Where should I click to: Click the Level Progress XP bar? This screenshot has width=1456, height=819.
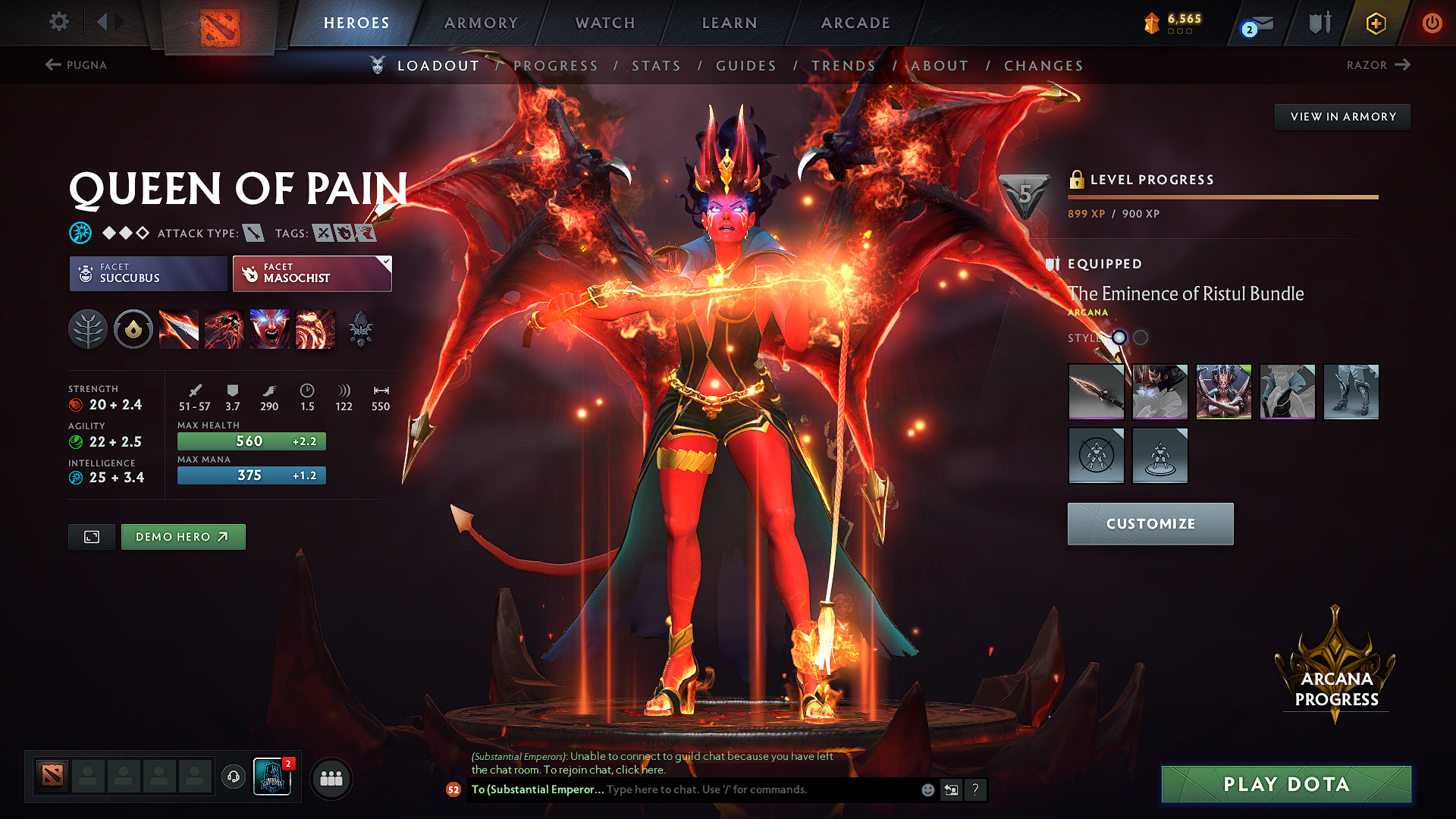click(1222, 197)
